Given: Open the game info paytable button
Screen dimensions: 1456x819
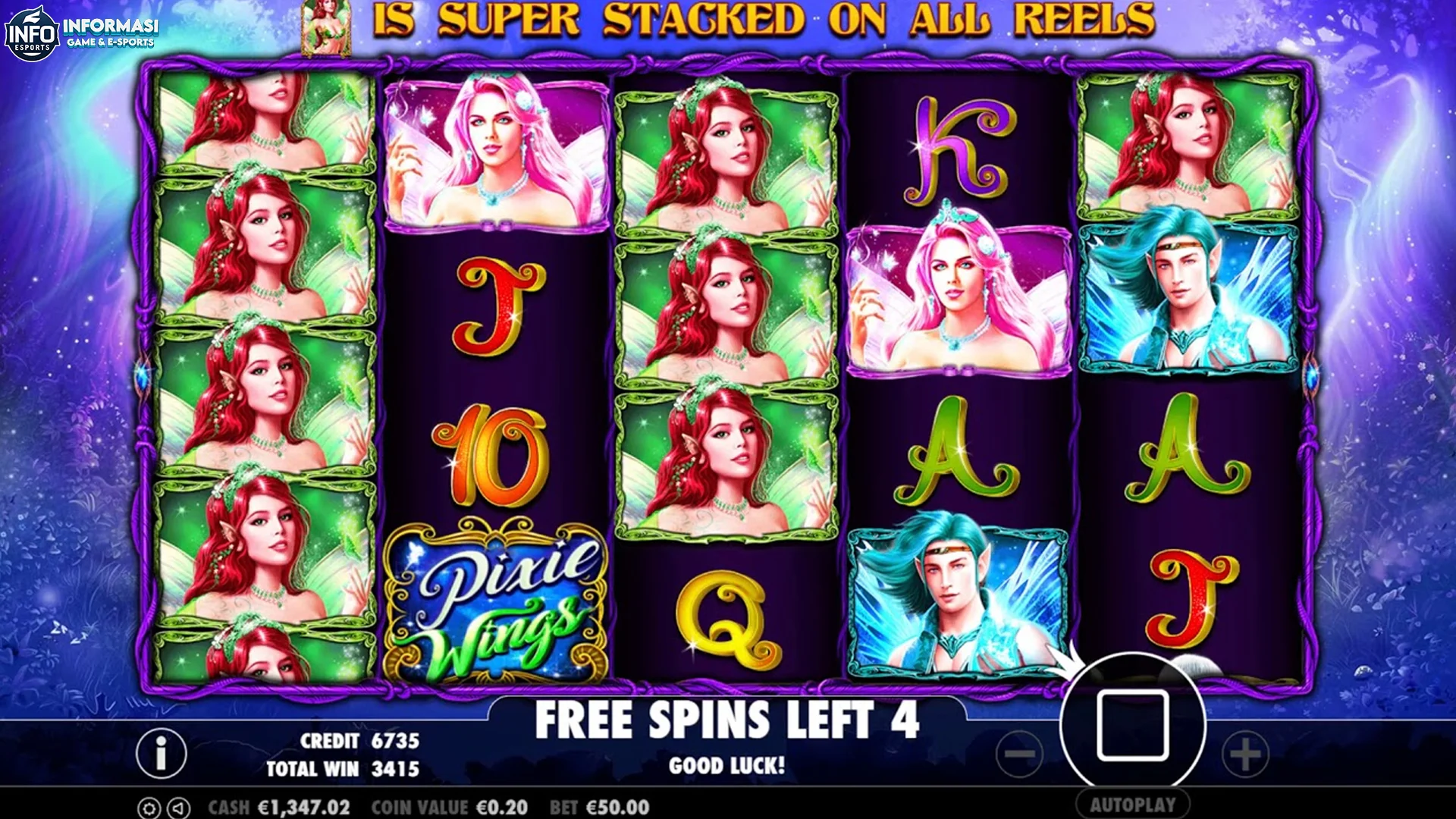Looking at the screenshot, I should 161,753.
